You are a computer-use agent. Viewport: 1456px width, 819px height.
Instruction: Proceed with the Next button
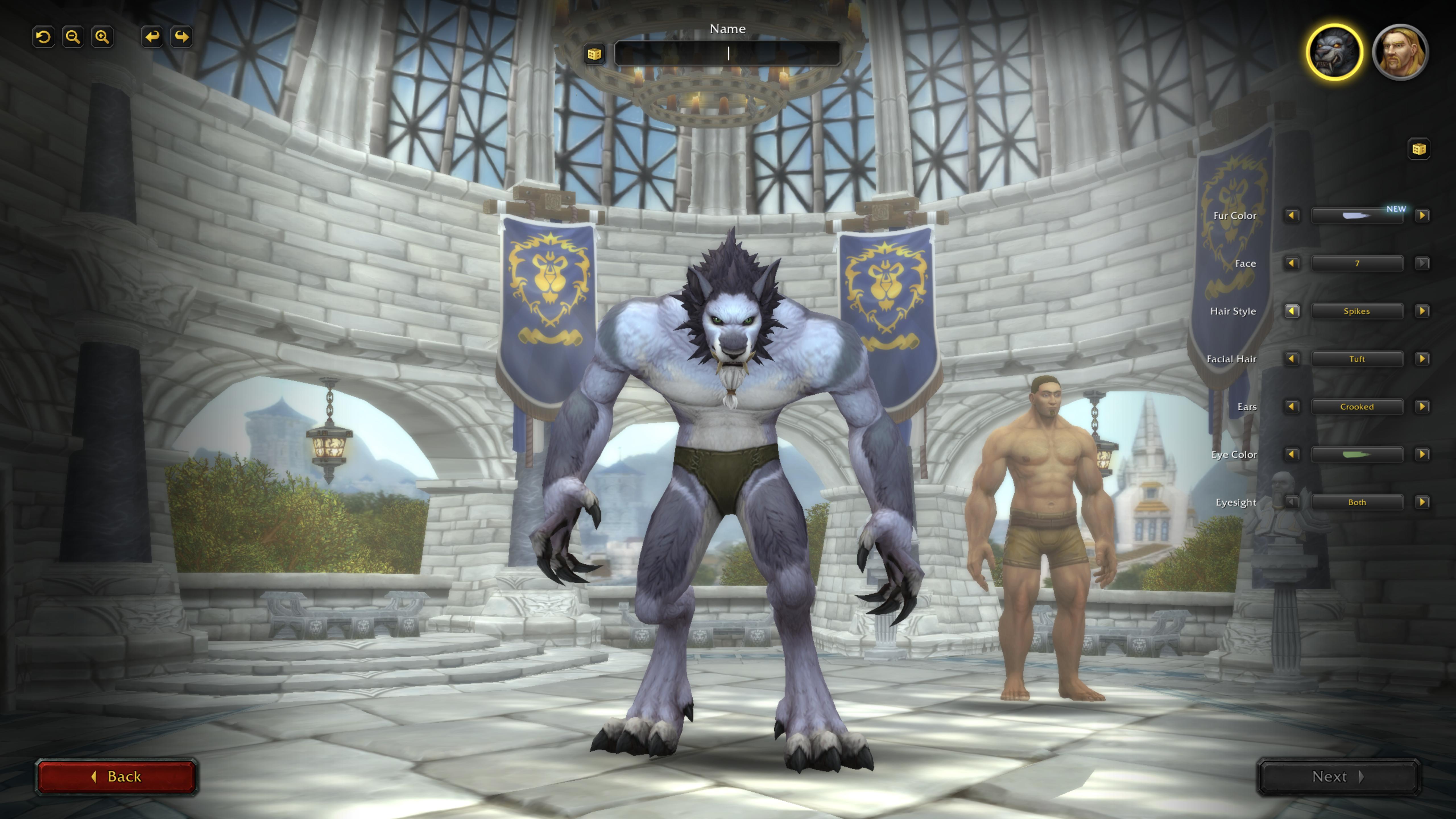pyautogui.click(x=1338, y=777)
